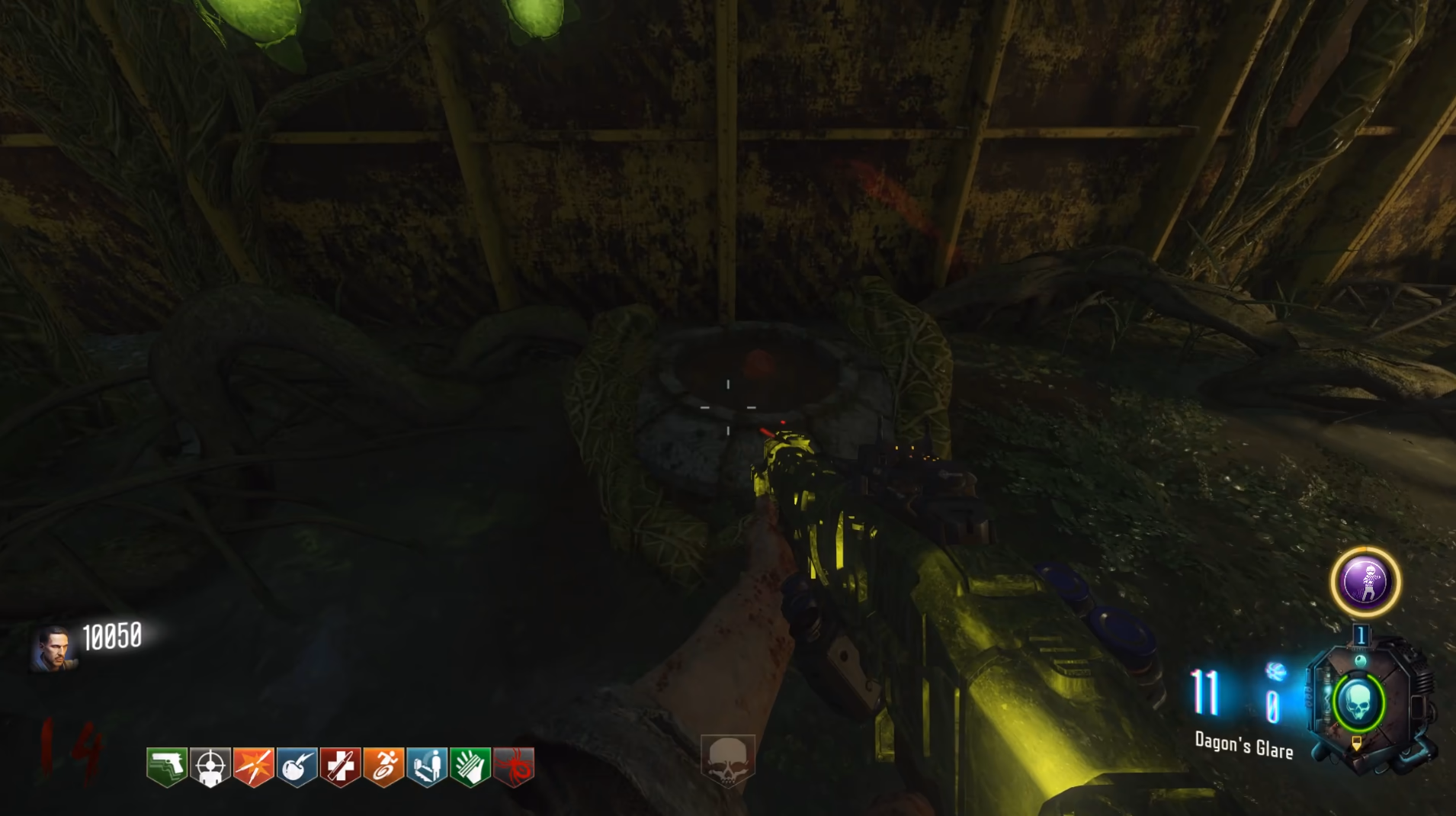This screenshot has height=816, width=1456.
Task: Click the Stamin-Up running man perk
Action: point(383,766)
